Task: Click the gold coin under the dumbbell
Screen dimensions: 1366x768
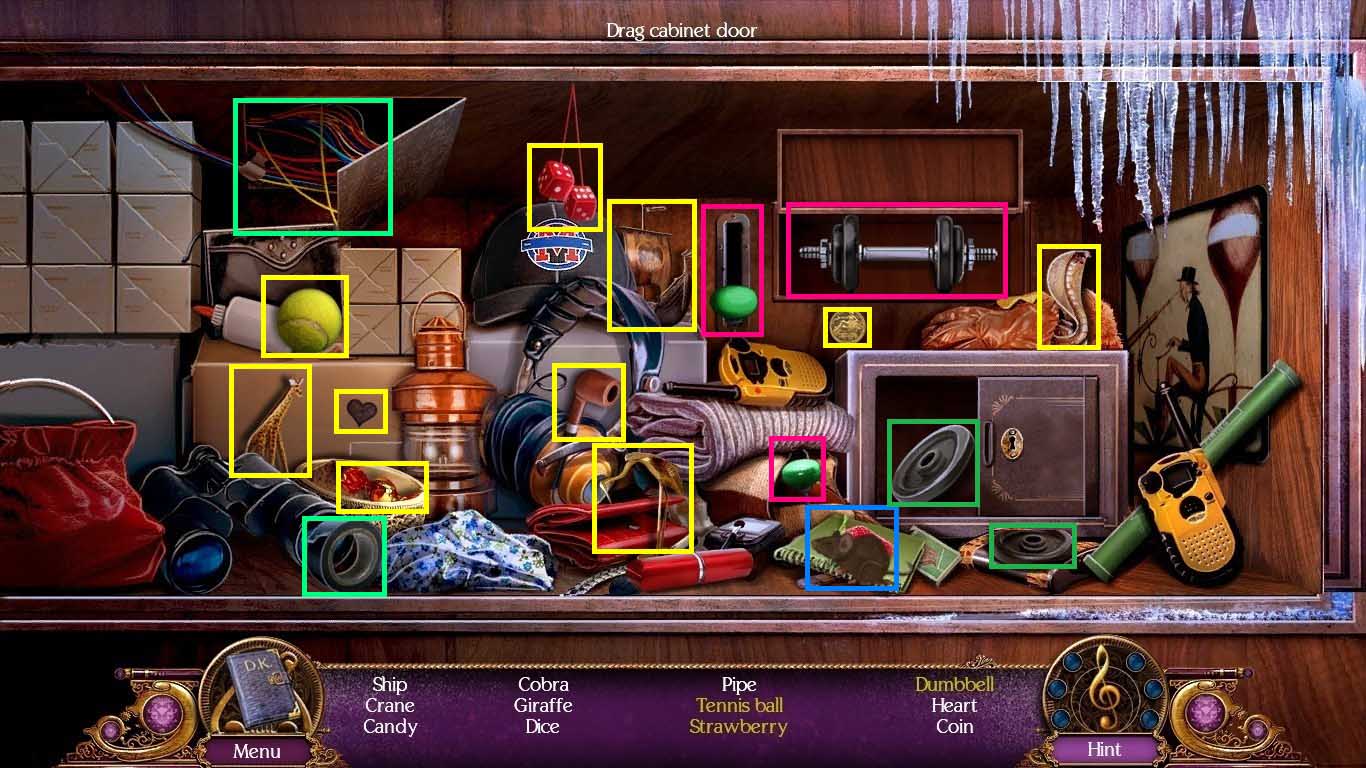Action: click(x=846, y=327)
